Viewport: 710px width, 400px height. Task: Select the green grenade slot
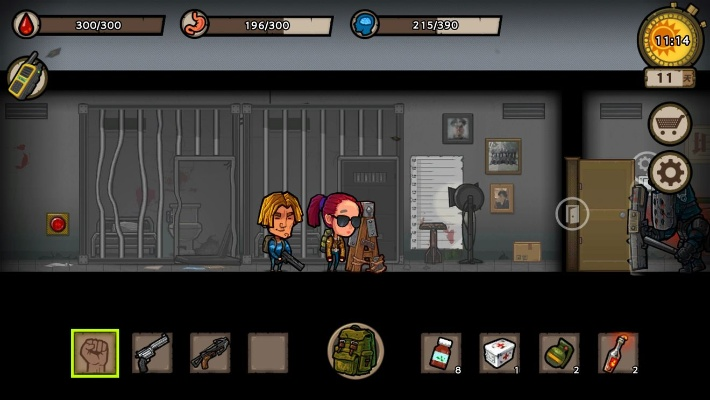pos(559,353)
